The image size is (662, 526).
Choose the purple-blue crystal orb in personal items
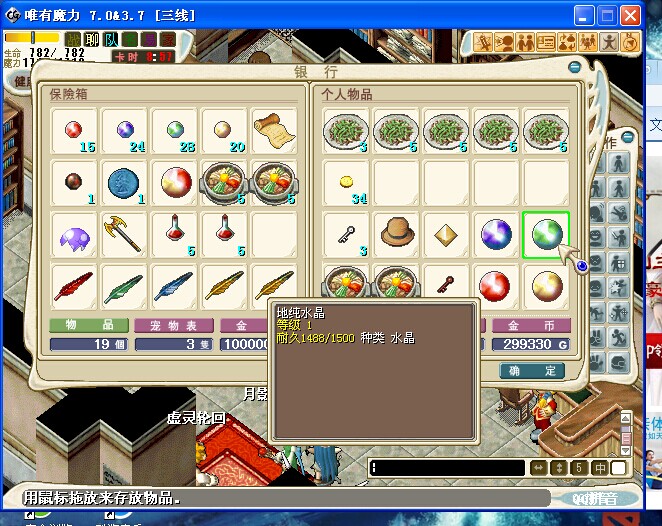point(496,234)
